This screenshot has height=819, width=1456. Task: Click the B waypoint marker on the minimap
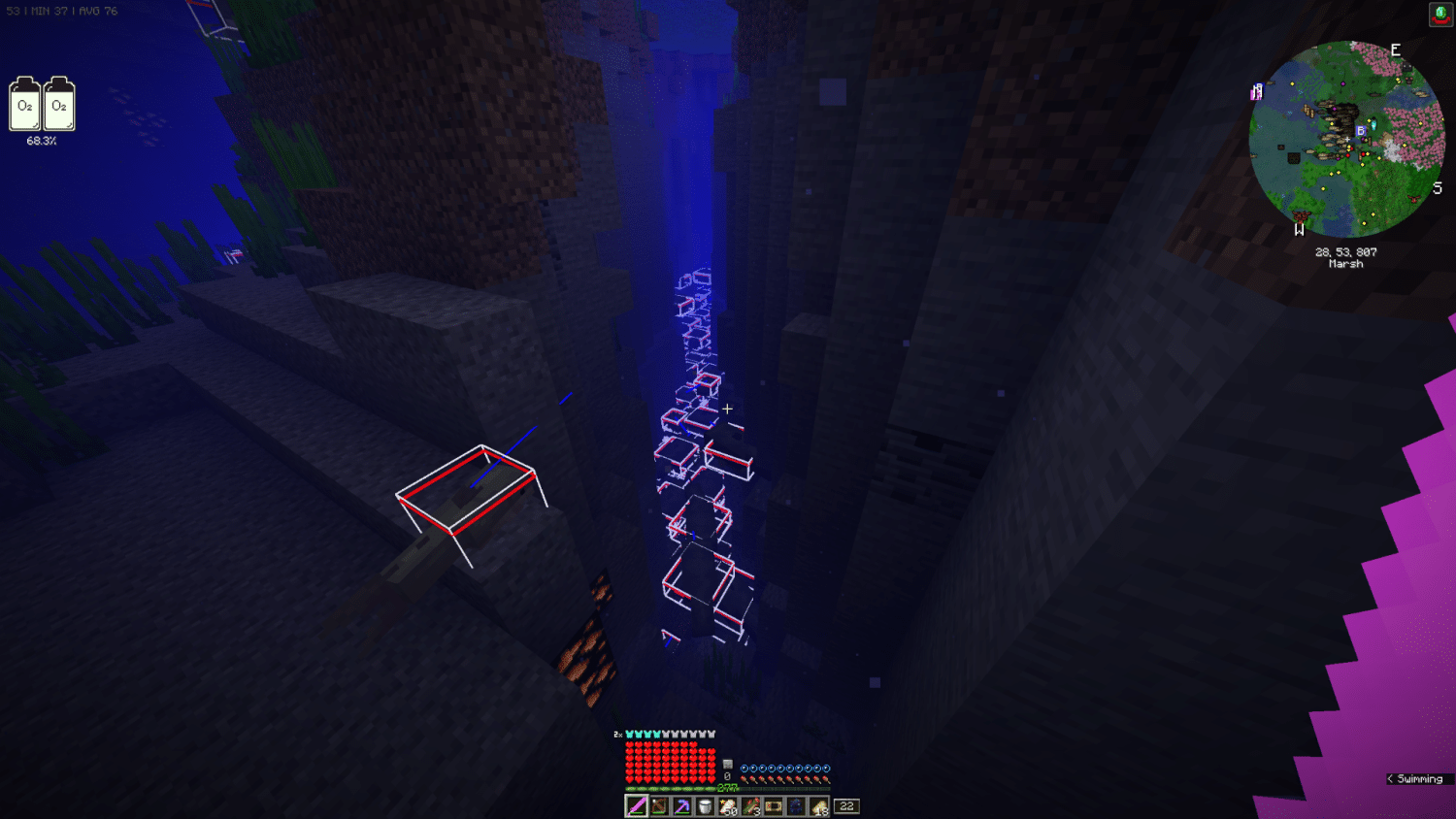(x=1362, y=130)
